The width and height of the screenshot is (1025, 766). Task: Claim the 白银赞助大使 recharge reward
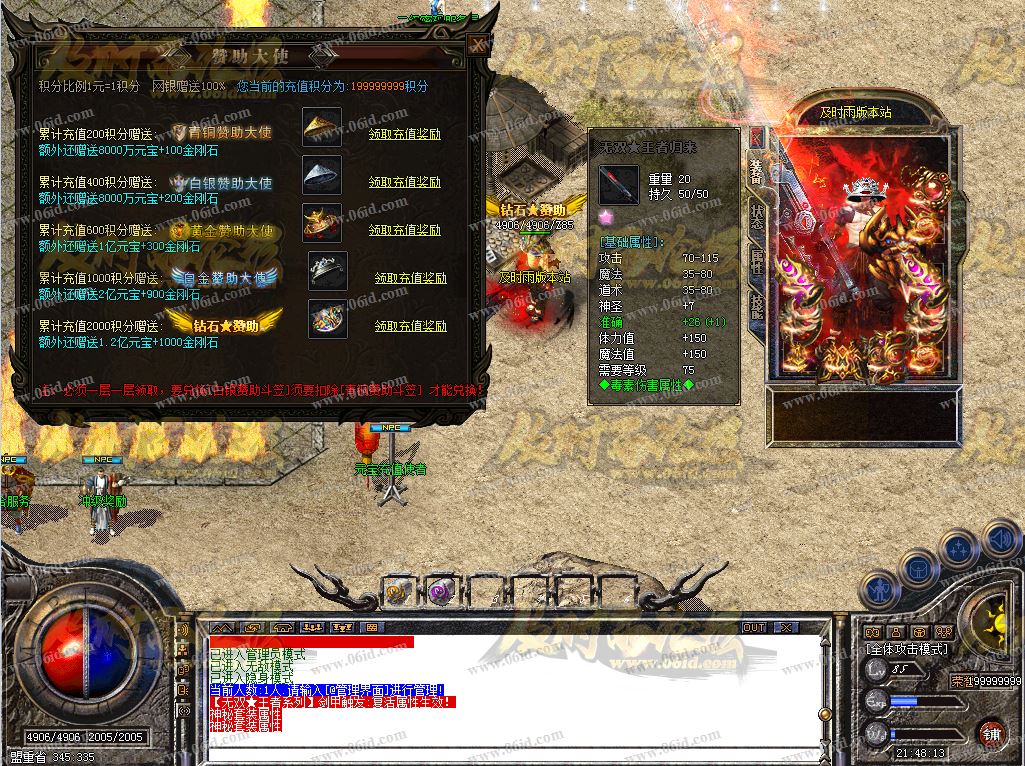404,183
